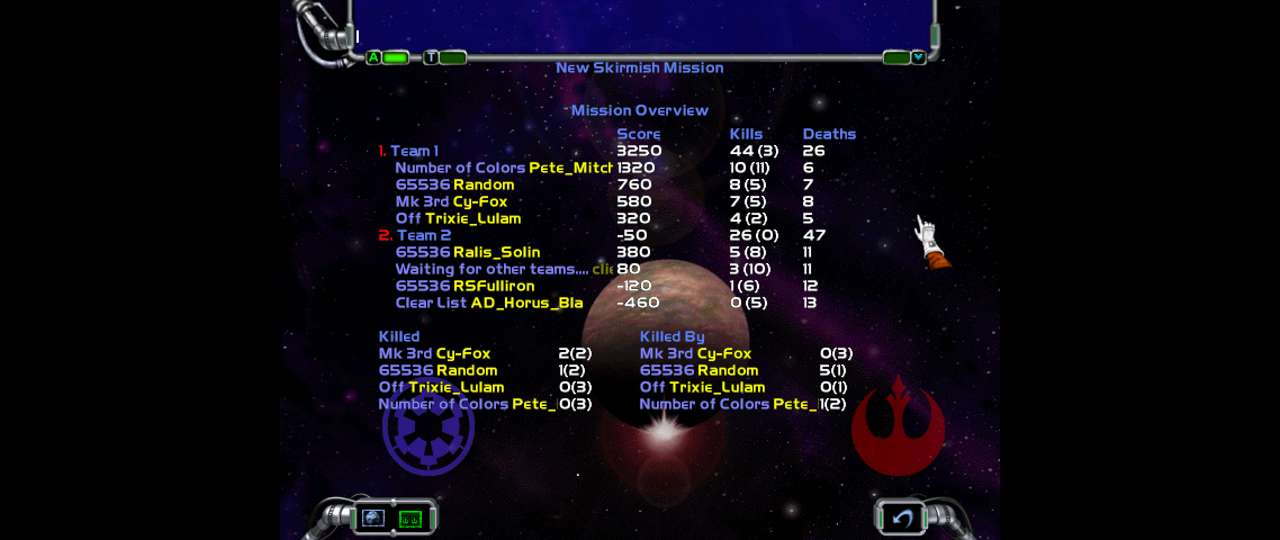Click the back arrow button

click(x=903, y=518)
